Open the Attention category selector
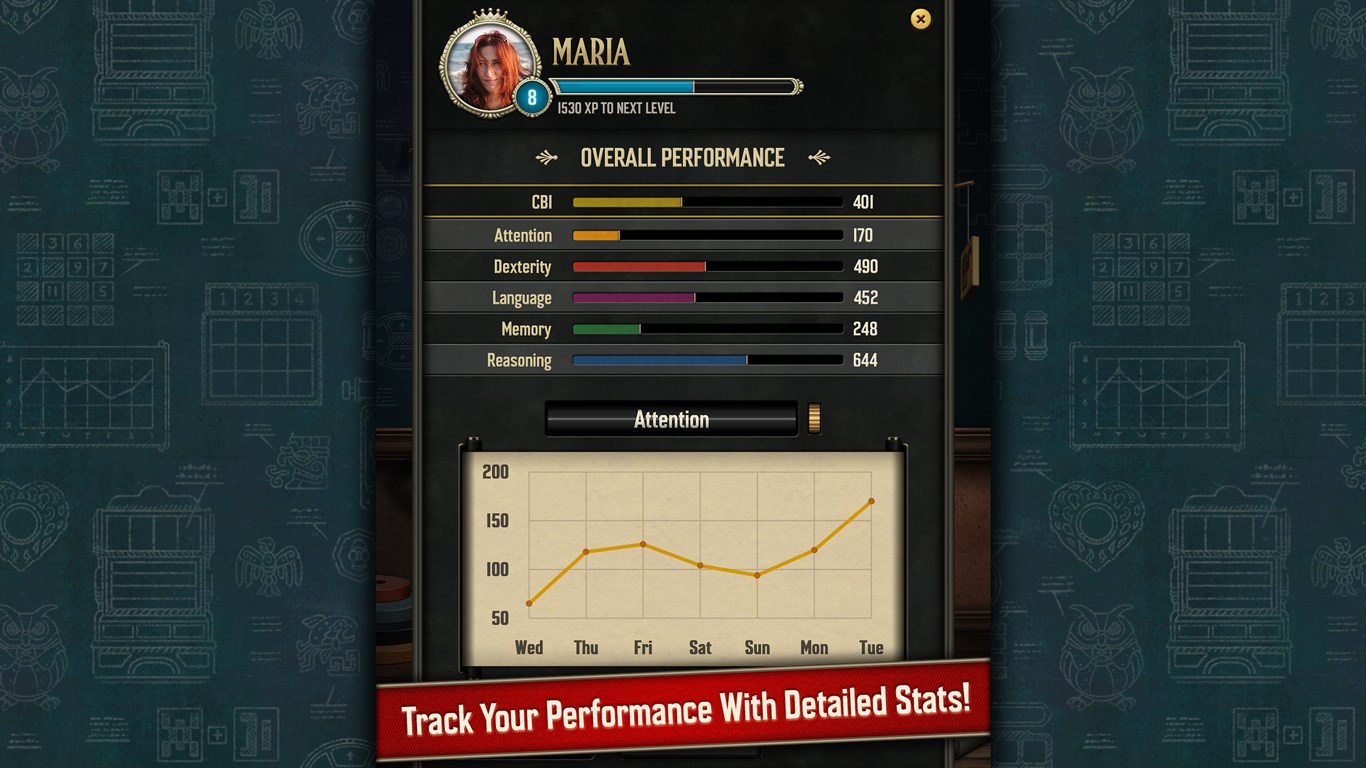 pyautogui.click(x=670, y=418)
